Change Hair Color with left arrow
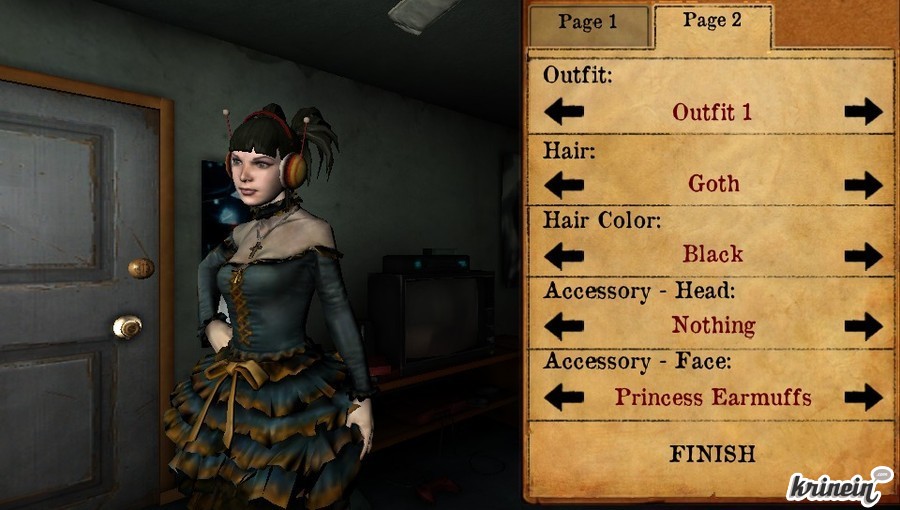The image size is (900, 510). 564,255
